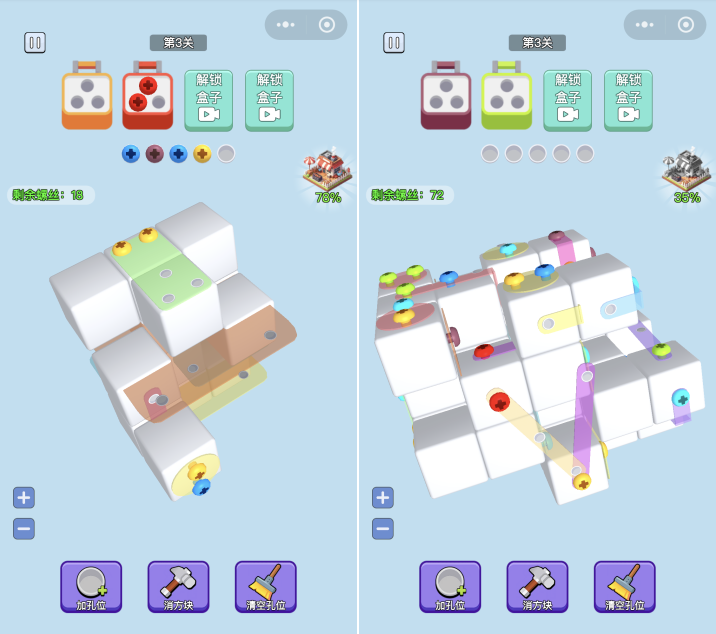Pause the game with 18 screws remaining

35,43
